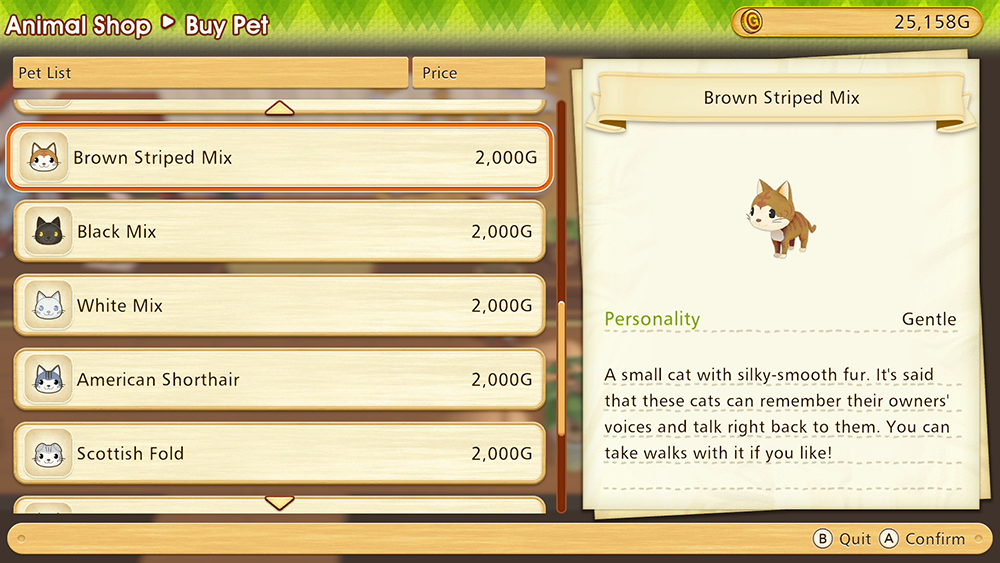Click the down arrow below the pet list
The height and width of the screenshot is (563, 1000).
[x=279, y=502]
